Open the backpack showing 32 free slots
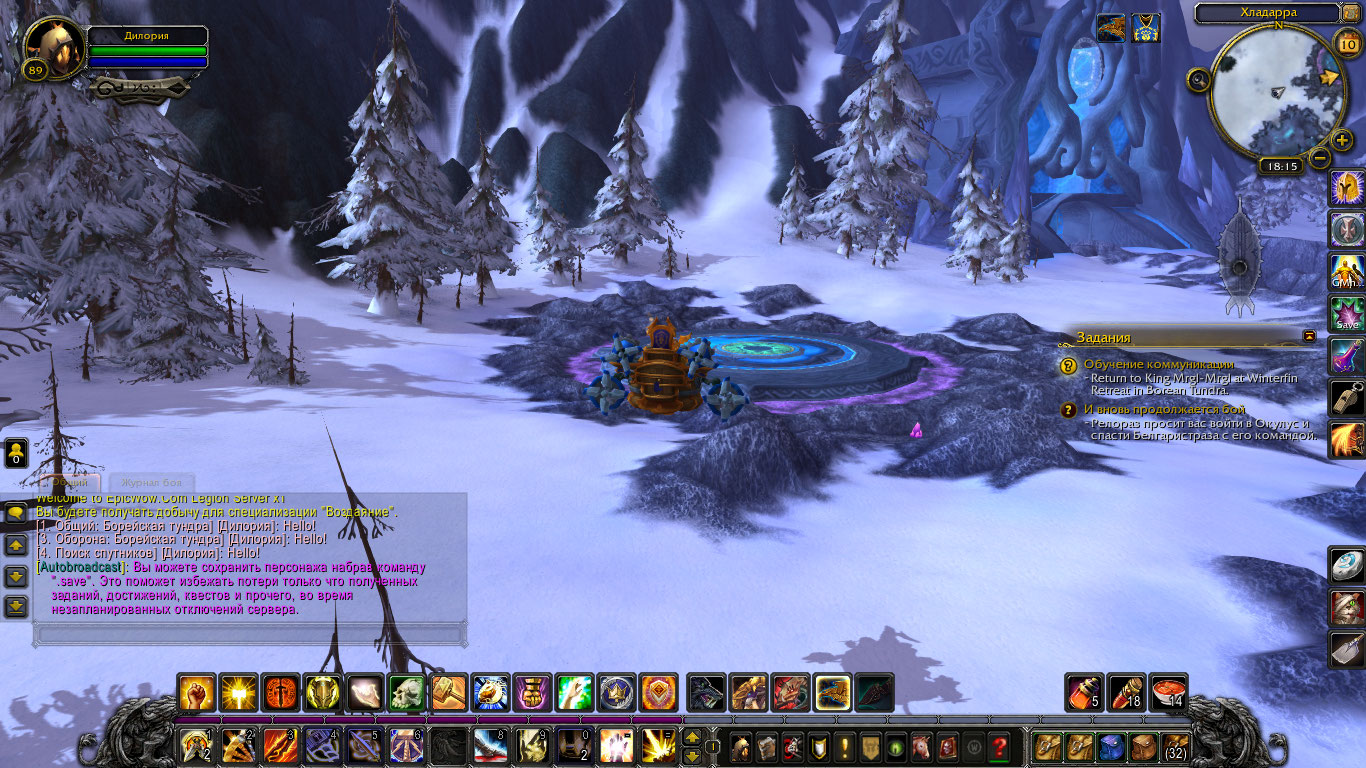This screenshot has width=1366, height=768. pos(1175,747)
